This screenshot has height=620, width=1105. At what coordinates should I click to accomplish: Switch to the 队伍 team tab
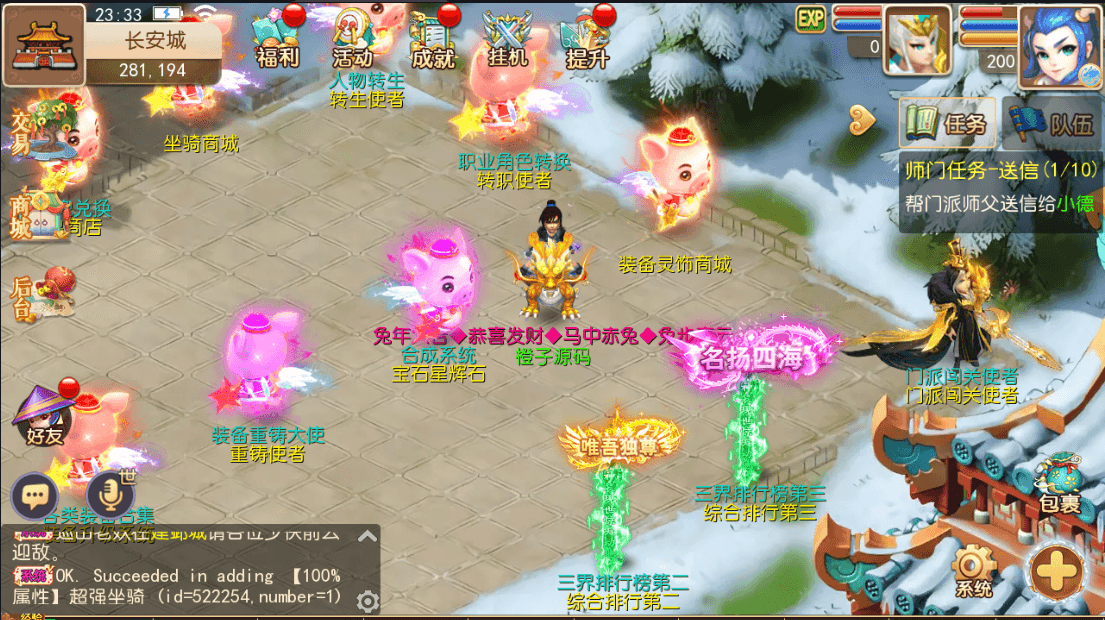click(1051, 124)
